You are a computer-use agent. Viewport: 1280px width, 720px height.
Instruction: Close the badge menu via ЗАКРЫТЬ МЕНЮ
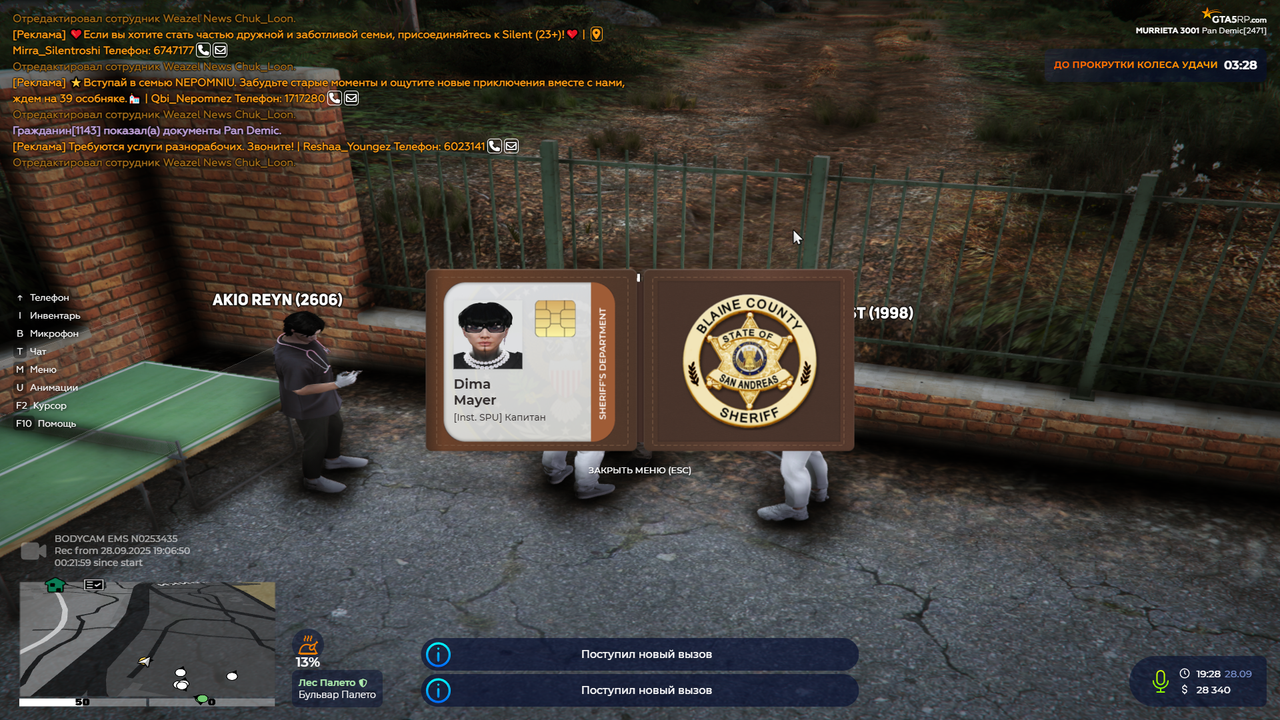639,470
